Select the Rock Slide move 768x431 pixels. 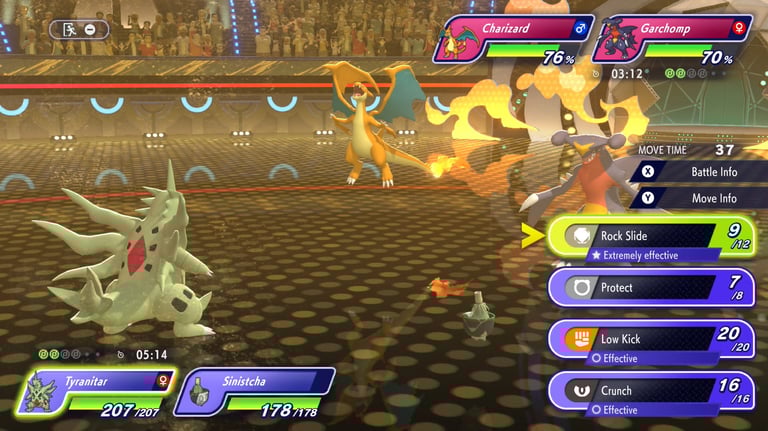(x=650, y=237)
